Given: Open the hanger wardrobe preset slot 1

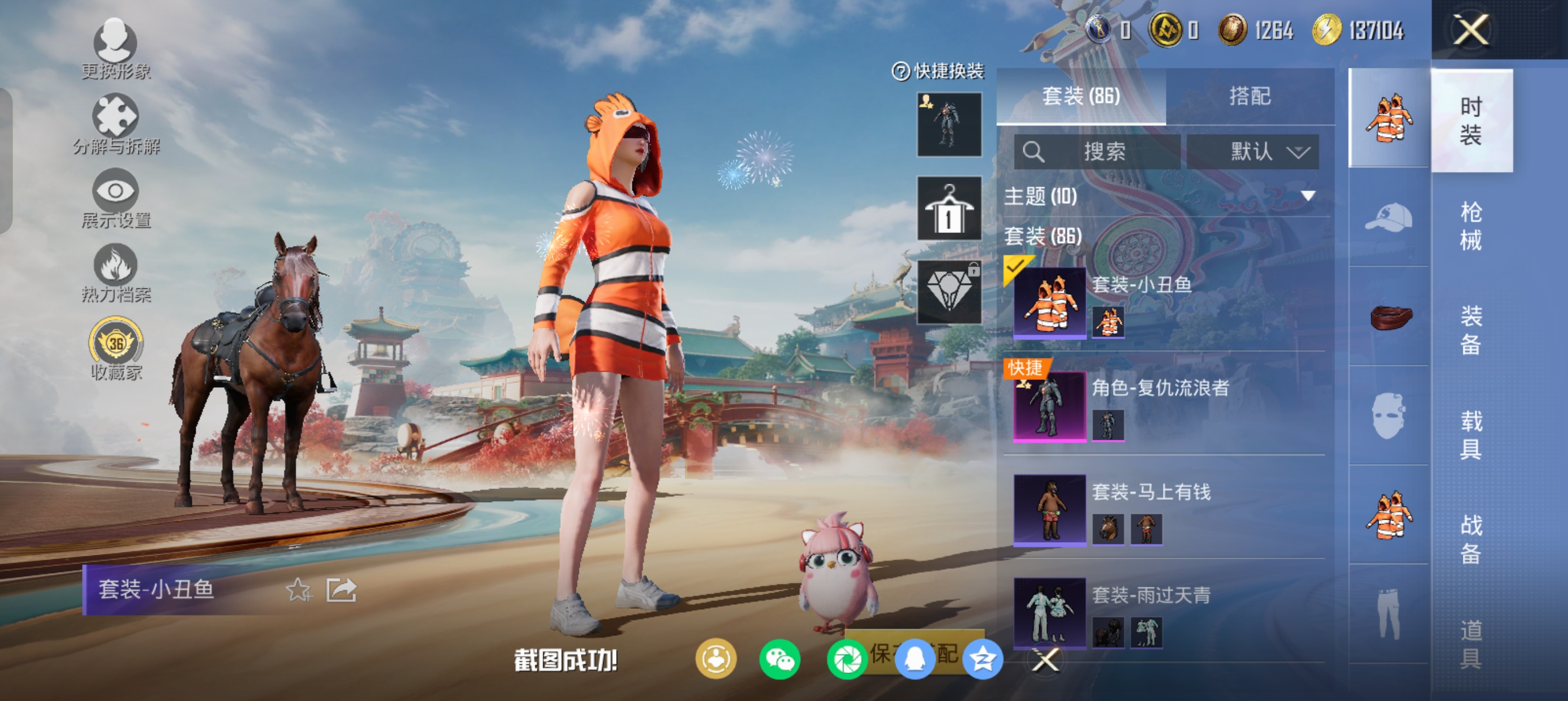Looking at the screenshot, I should point(949,208).
